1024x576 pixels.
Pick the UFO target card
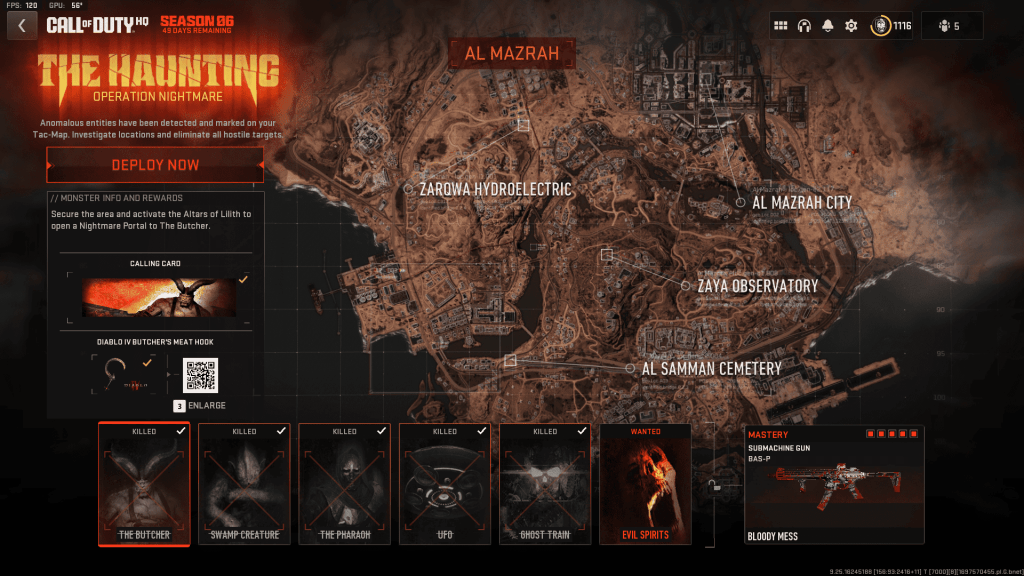[444, 484]
